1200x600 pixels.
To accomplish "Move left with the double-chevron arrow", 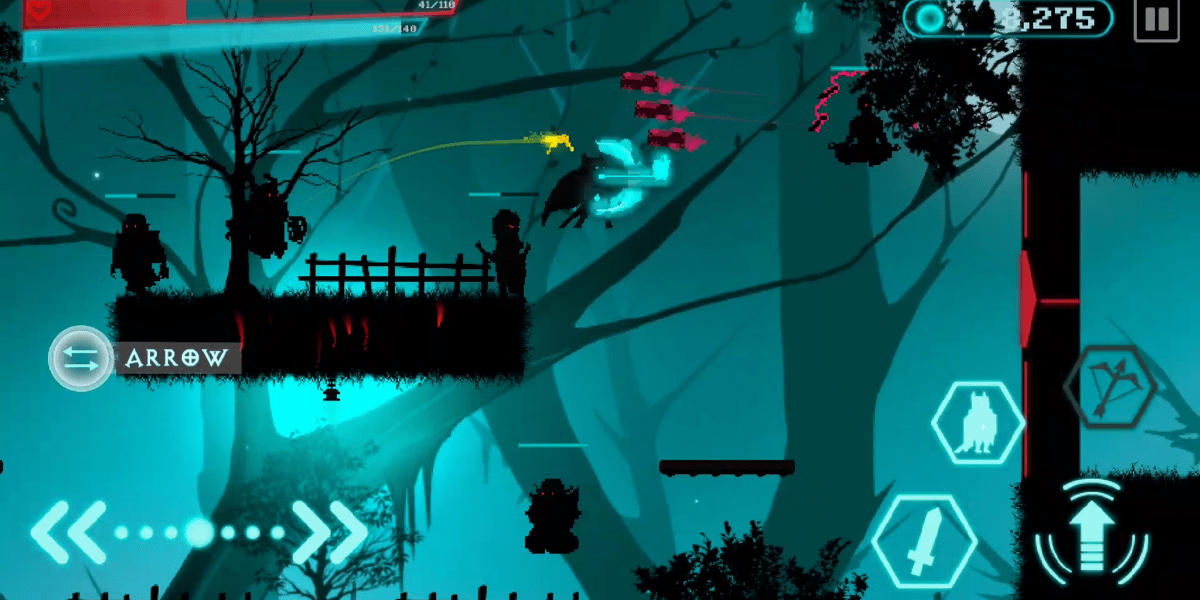I will (x=68, y=531).
